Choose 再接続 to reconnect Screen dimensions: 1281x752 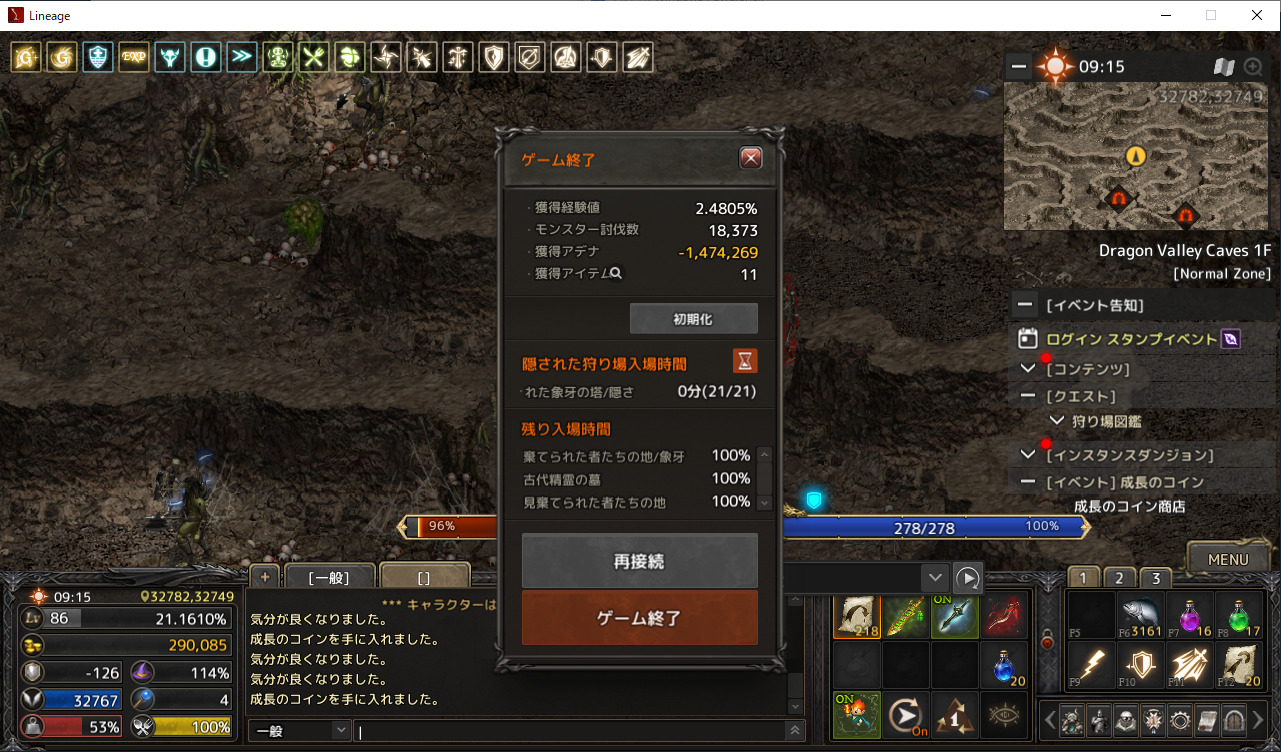639,561
